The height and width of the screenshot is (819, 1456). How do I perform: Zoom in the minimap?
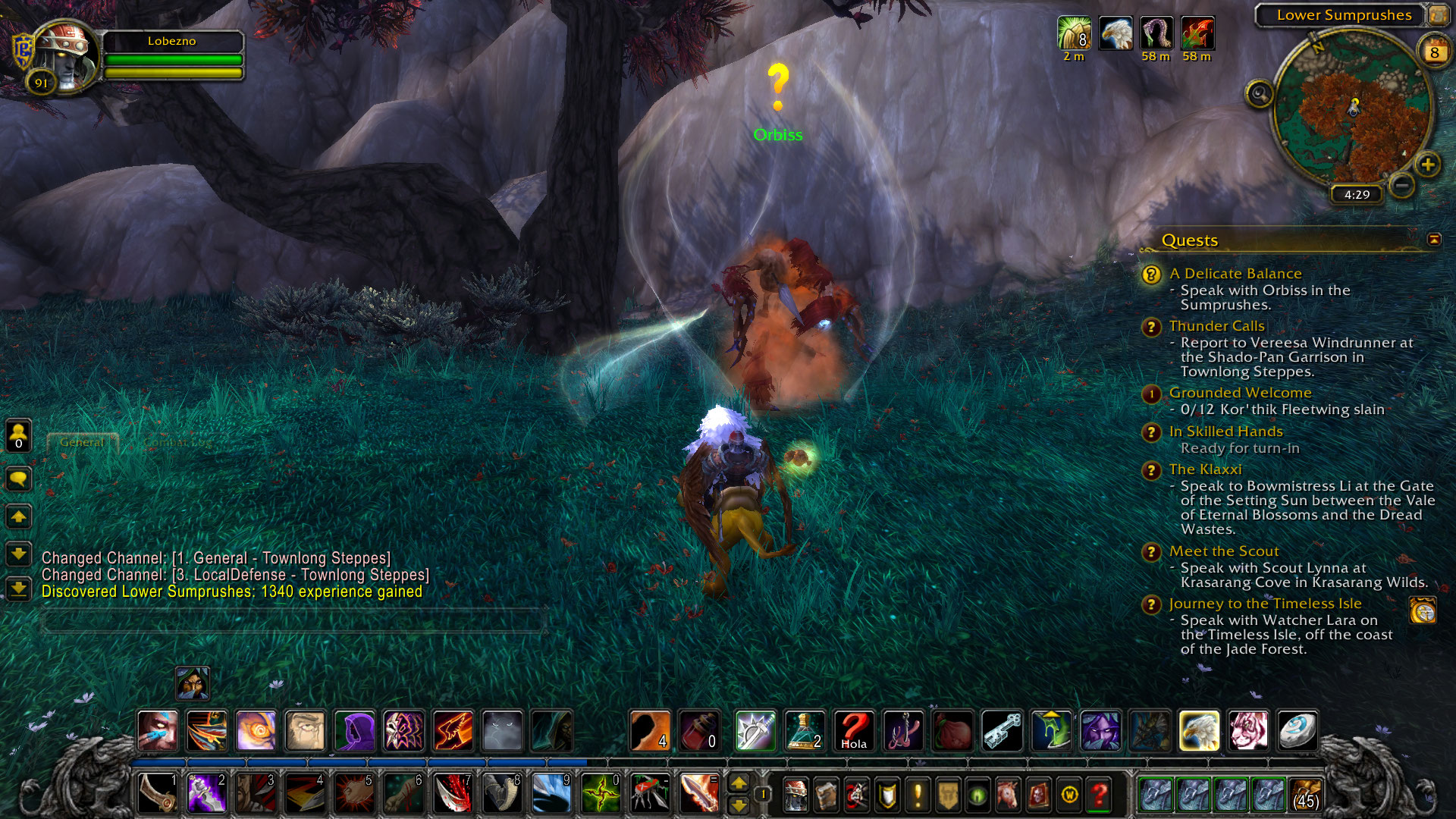tap(1427, 165)
